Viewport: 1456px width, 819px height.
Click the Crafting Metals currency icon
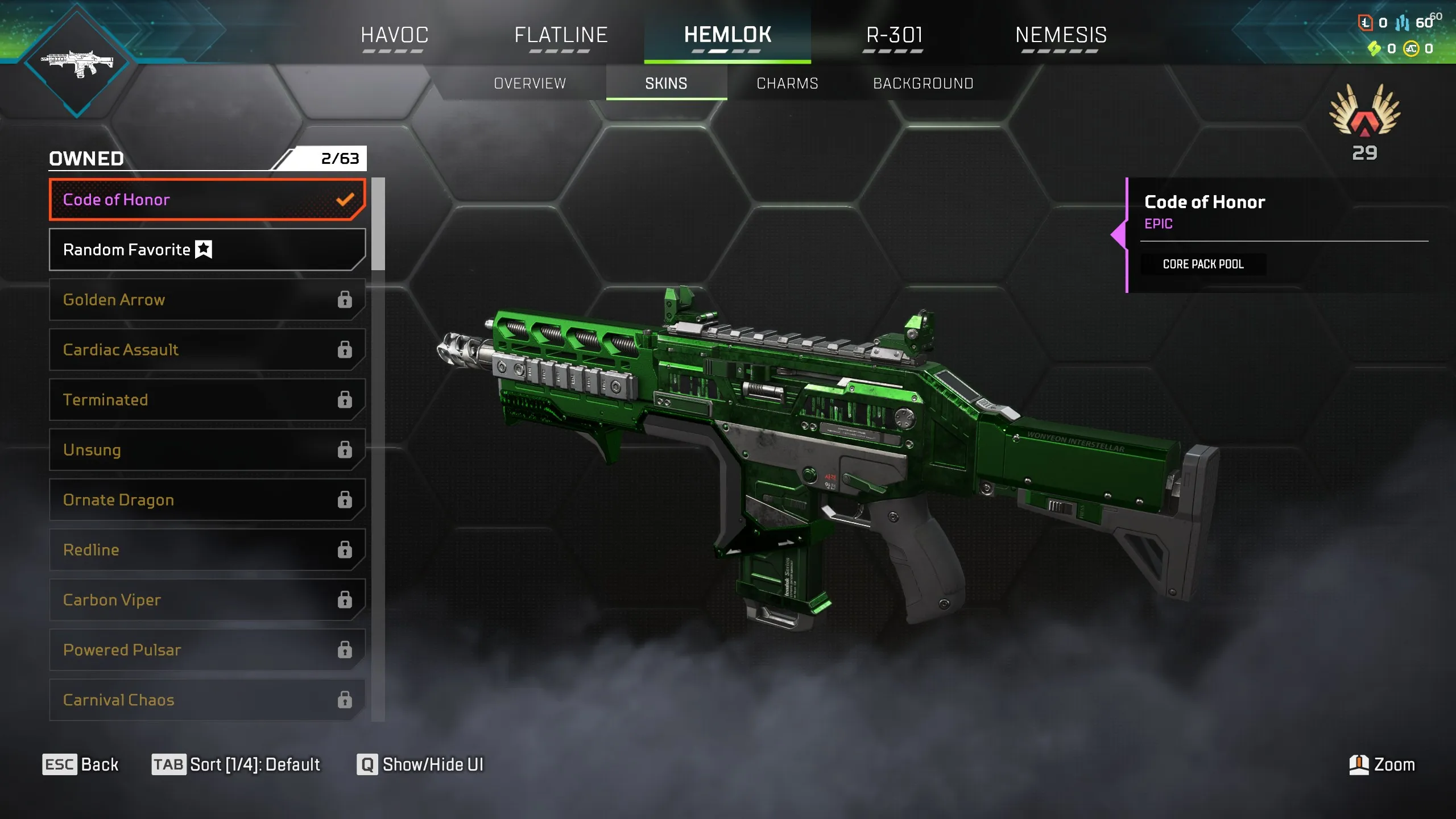(1401, 23)
